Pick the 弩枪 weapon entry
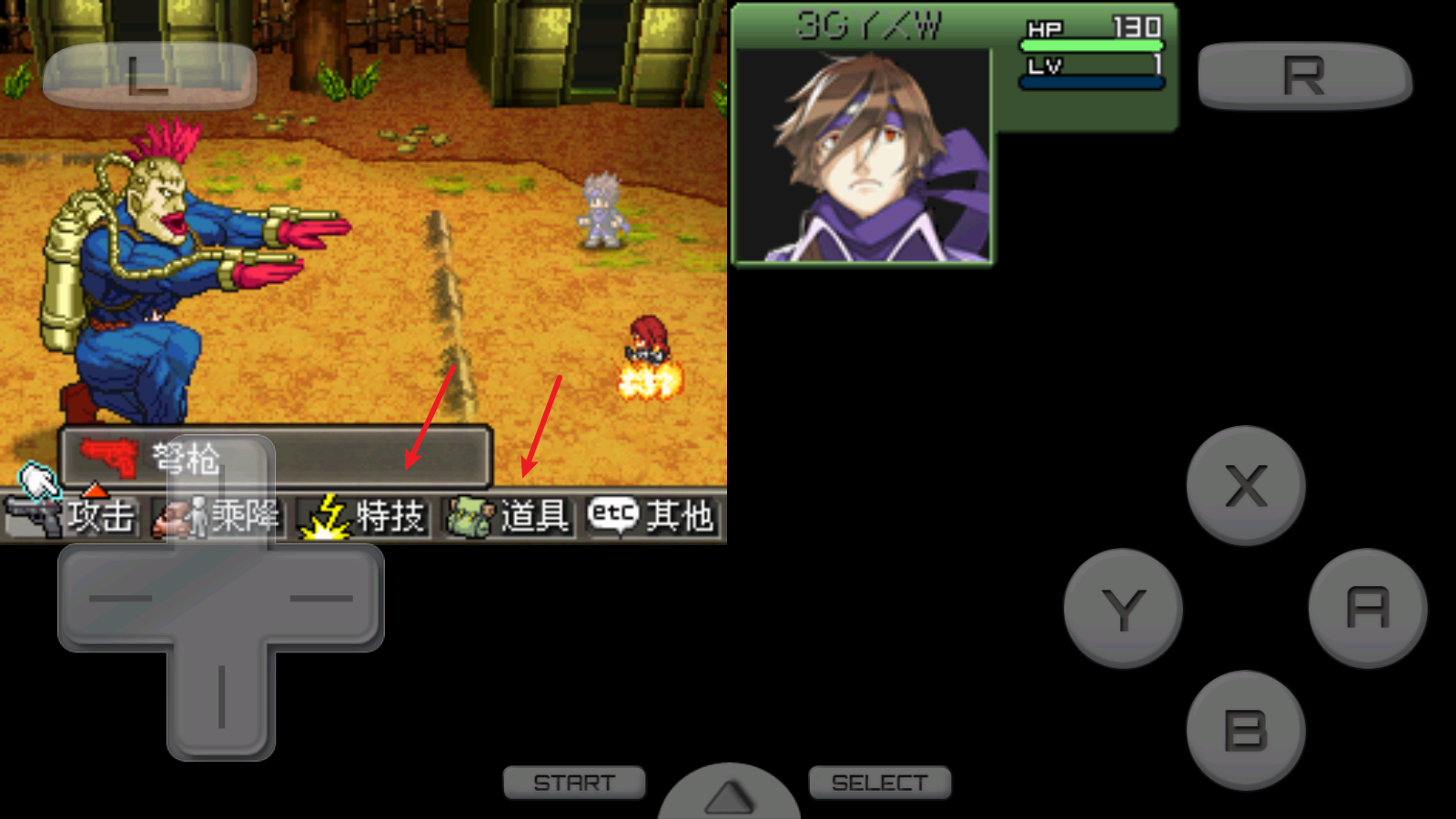This screenshot has width=1456, height=819. click(275, 458)
